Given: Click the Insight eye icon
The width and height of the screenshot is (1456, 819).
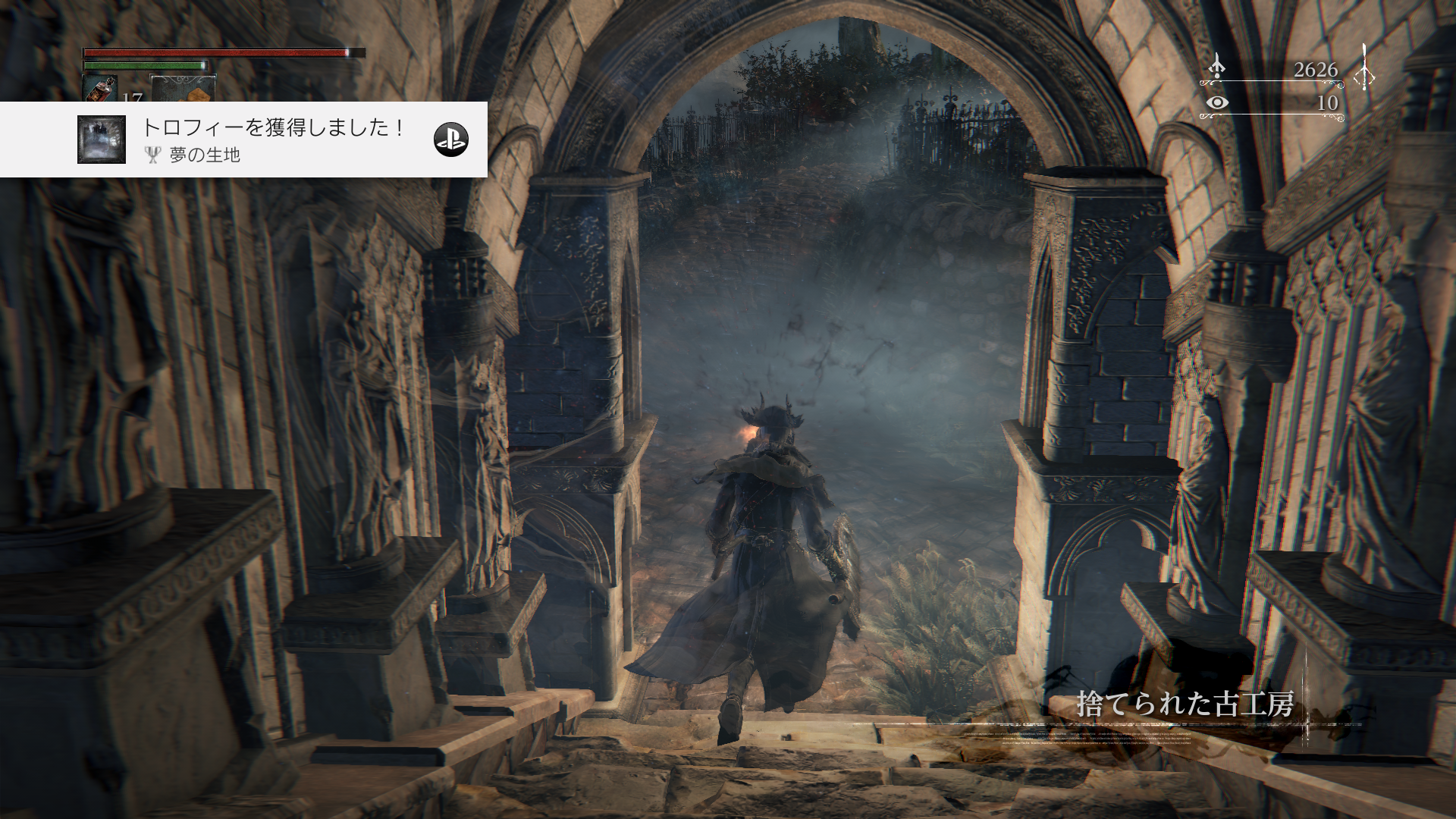Looking at the screenshot, I should click(x=1216, y=103).
